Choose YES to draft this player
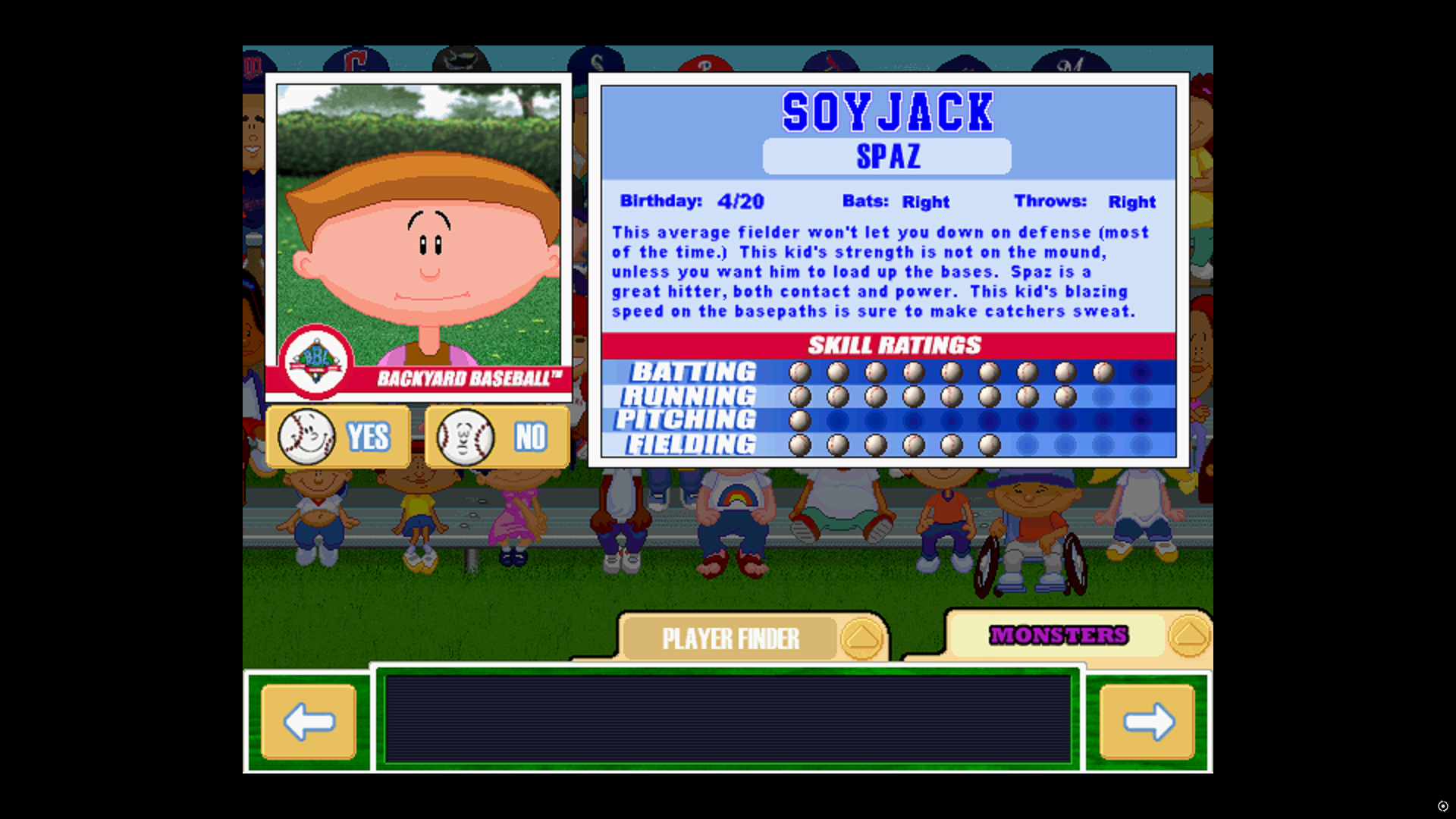 338,437
